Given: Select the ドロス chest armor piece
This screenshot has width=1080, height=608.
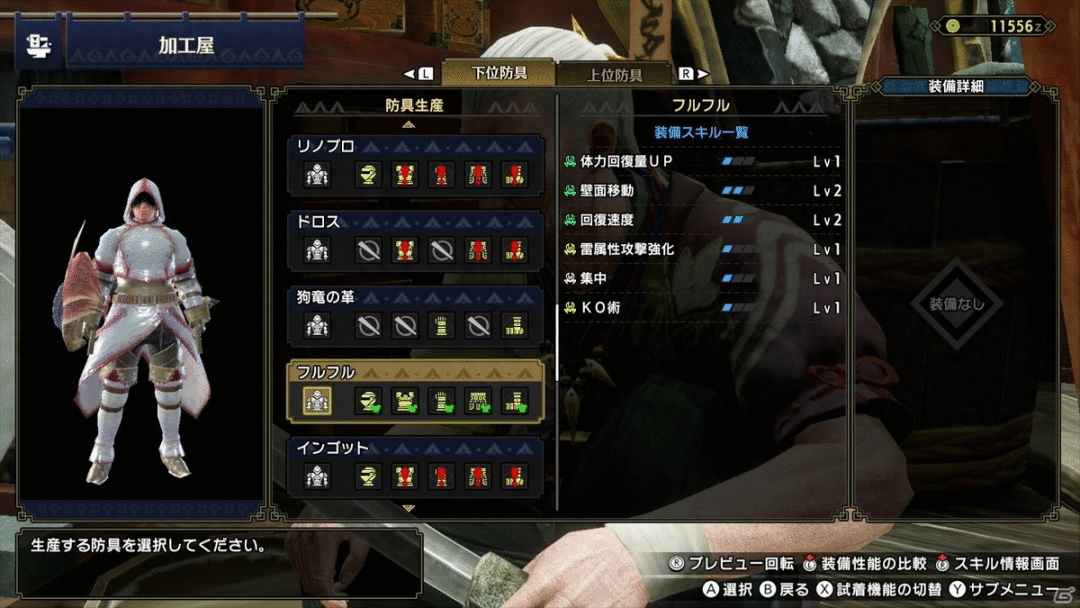Looking at the screenshot, I should (405, 250).
